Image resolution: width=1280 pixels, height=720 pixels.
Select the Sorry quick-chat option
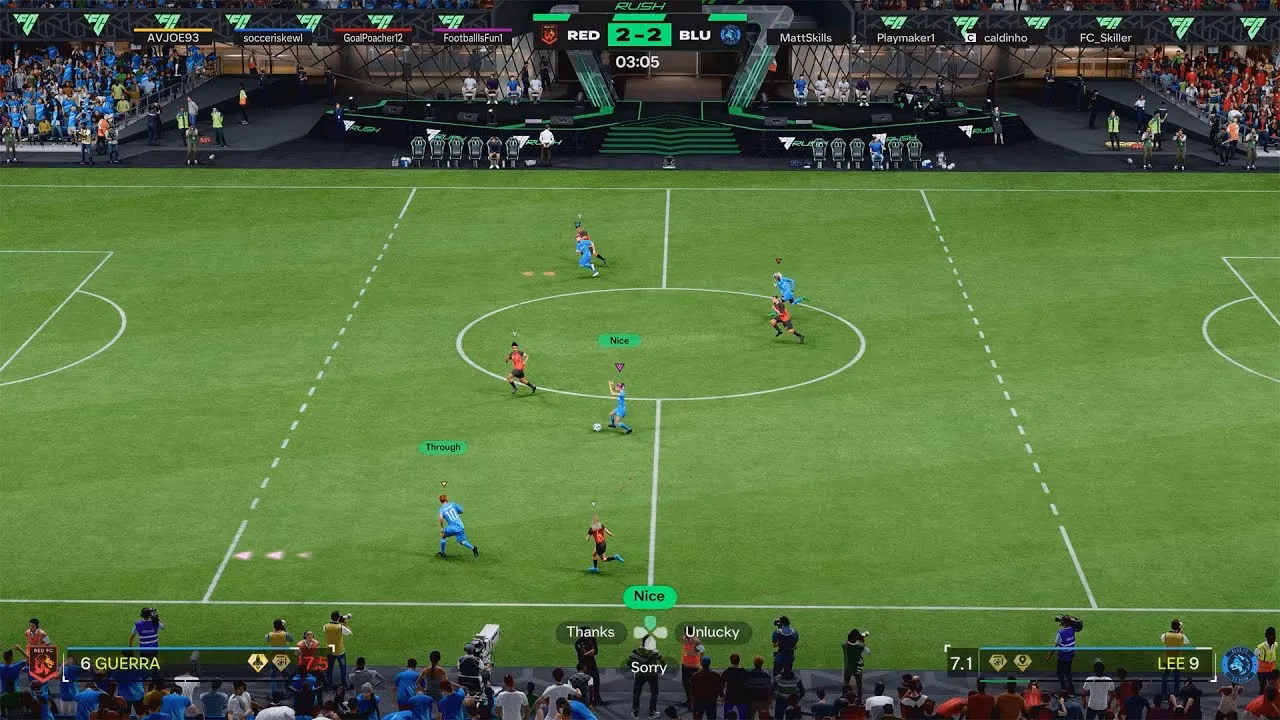648,667
